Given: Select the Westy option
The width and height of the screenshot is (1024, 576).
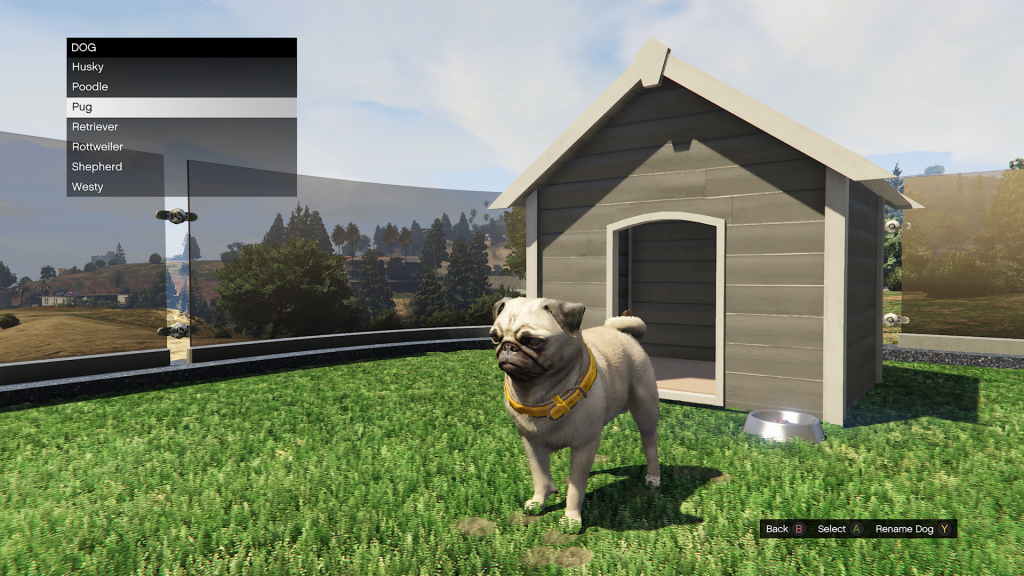Looking at the screenshot, I should (x=181, y=187).
